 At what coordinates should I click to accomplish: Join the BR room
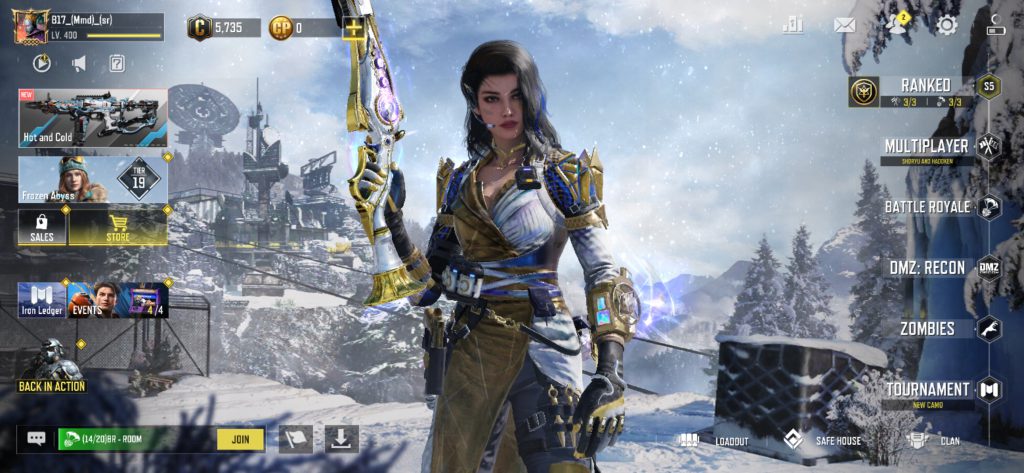pos(240,438)
